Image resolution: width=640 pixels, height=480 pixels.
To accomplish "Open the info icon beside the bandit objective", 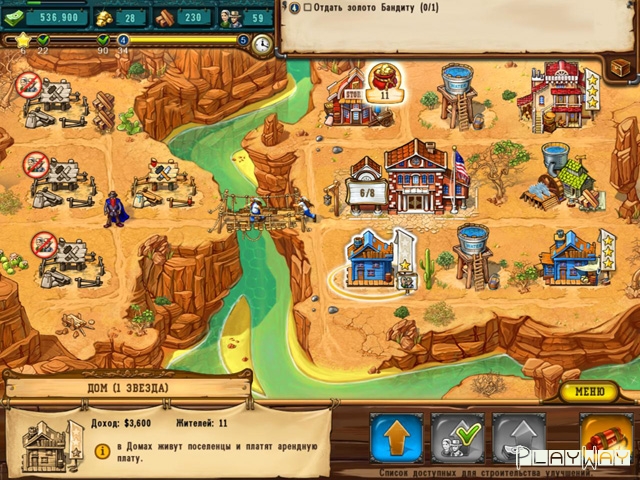I will click(293, 8).
